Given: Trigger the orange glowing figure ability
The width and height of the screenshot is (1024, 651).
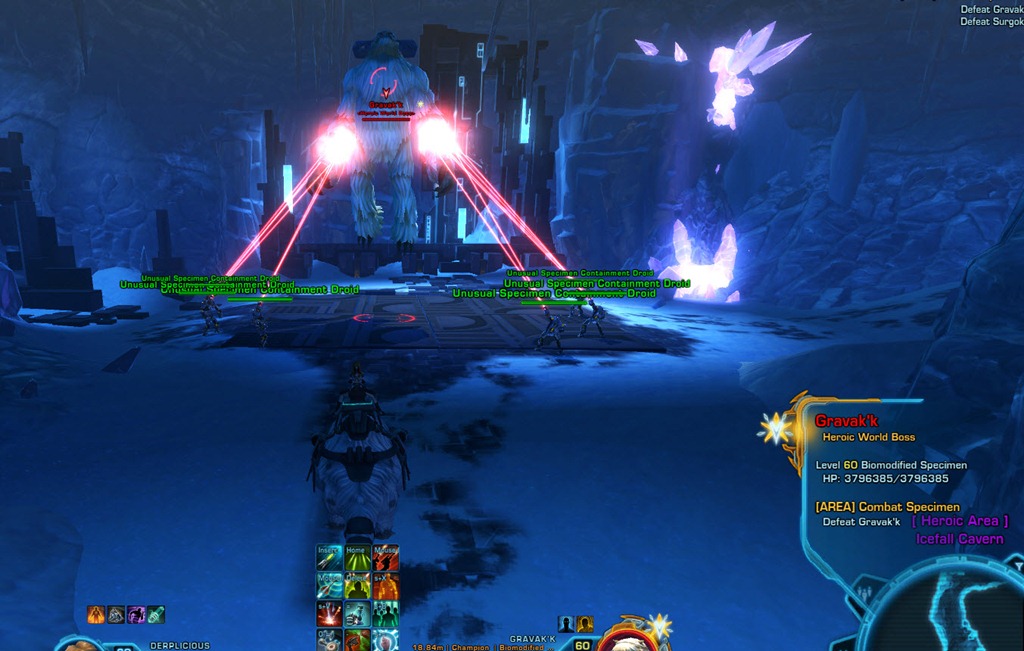Looking at the screenshot, I should [385, 584].
